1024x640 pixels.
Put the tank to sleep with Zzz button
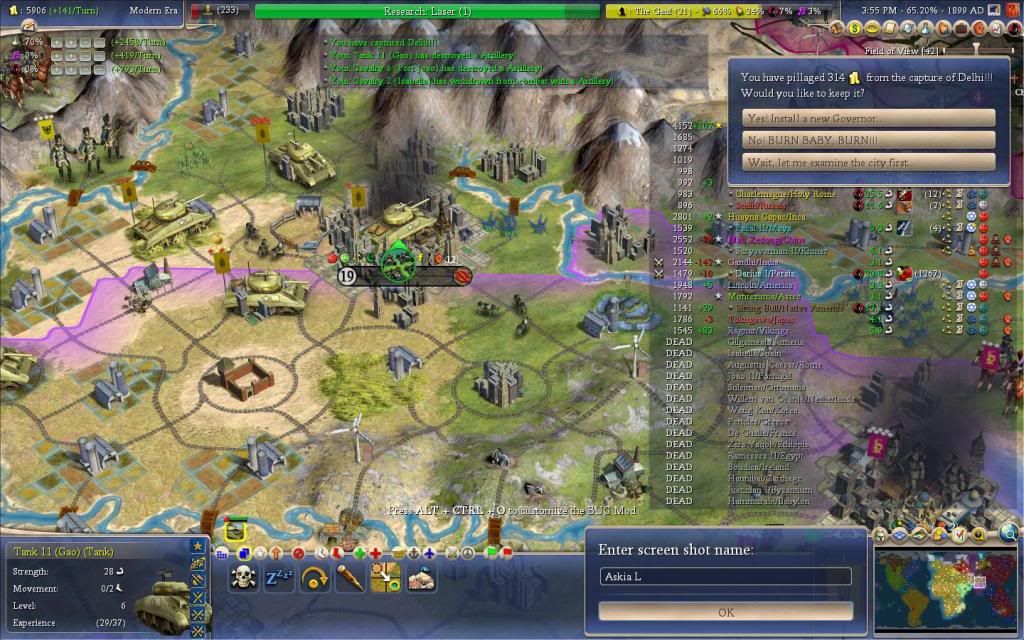click(x=279, y=577)
